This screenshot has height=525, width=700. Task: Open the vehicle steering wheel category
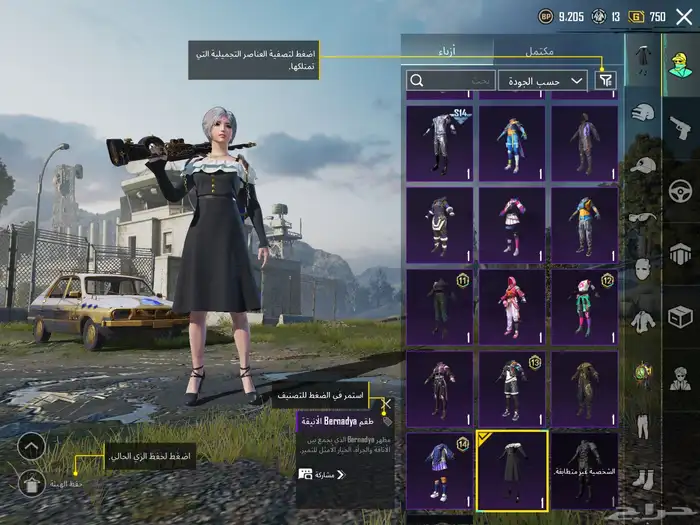tap(681, 188)
